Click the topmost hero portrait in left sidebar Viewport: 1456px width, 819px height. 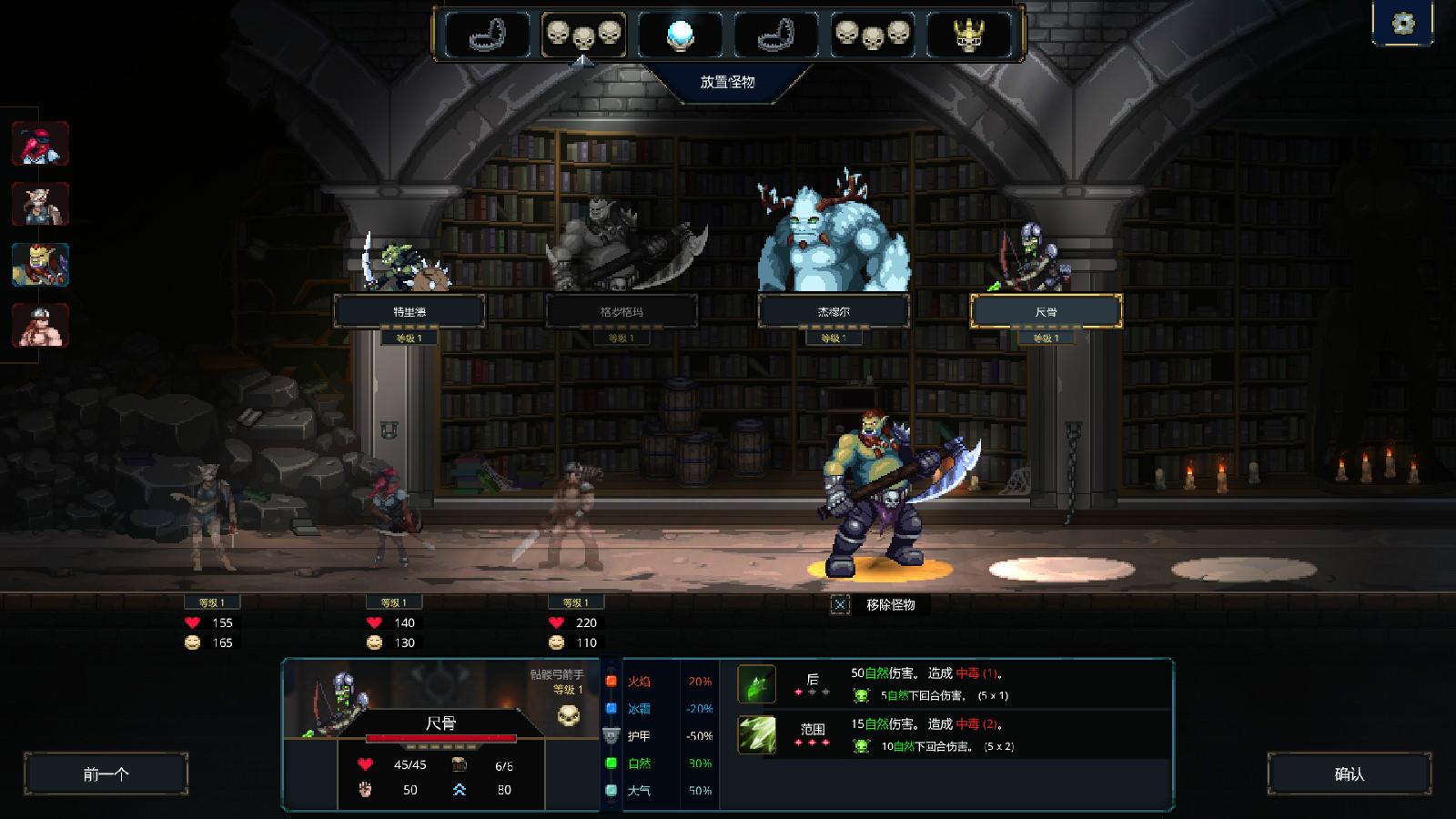click(39, 144)
